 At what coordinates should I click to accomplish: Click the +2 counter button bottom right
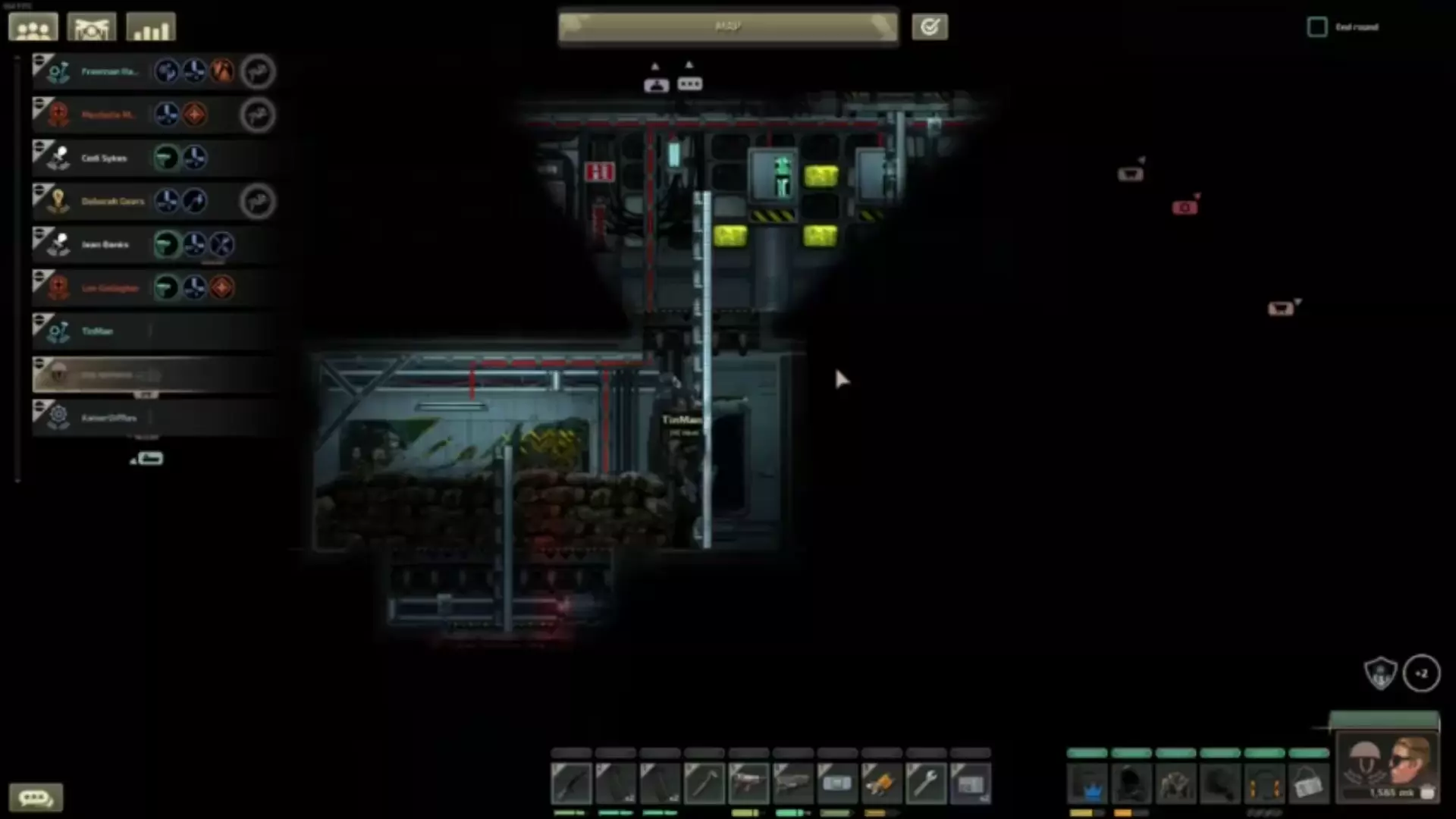click(1423, 673)
